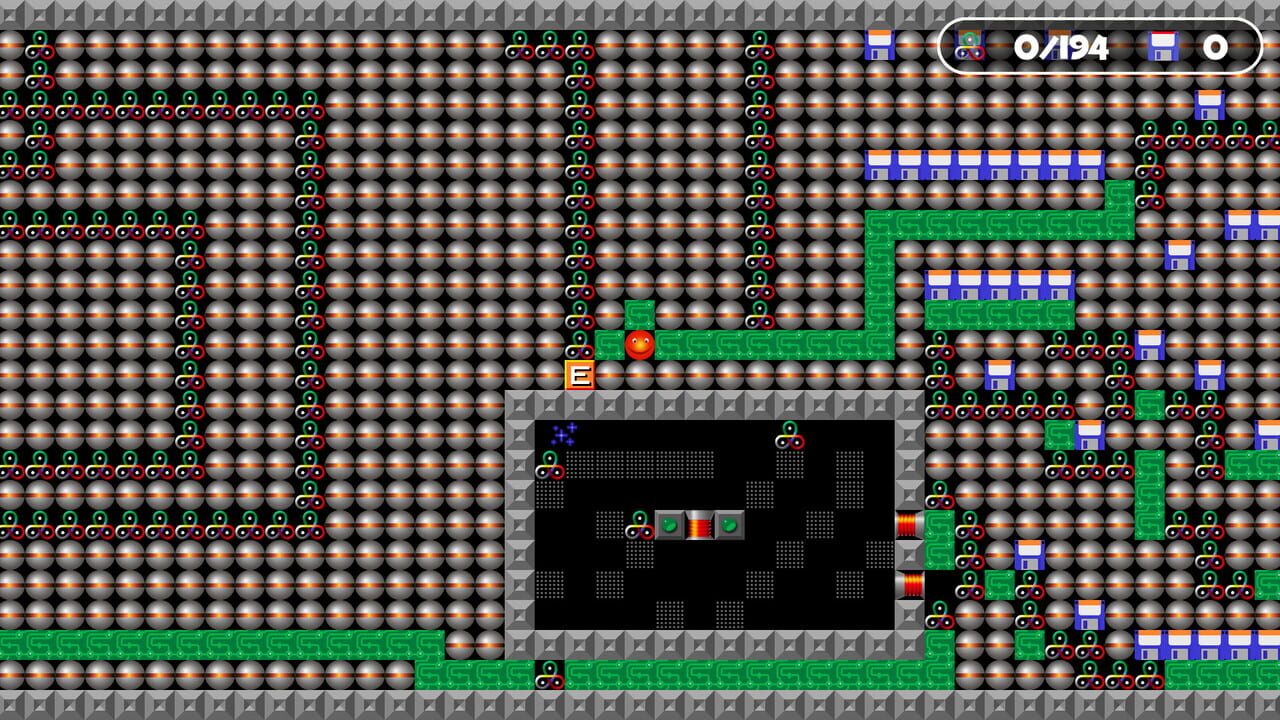
Task: Click Murphy, the red smiley character
Action: (x=639, y=345)
